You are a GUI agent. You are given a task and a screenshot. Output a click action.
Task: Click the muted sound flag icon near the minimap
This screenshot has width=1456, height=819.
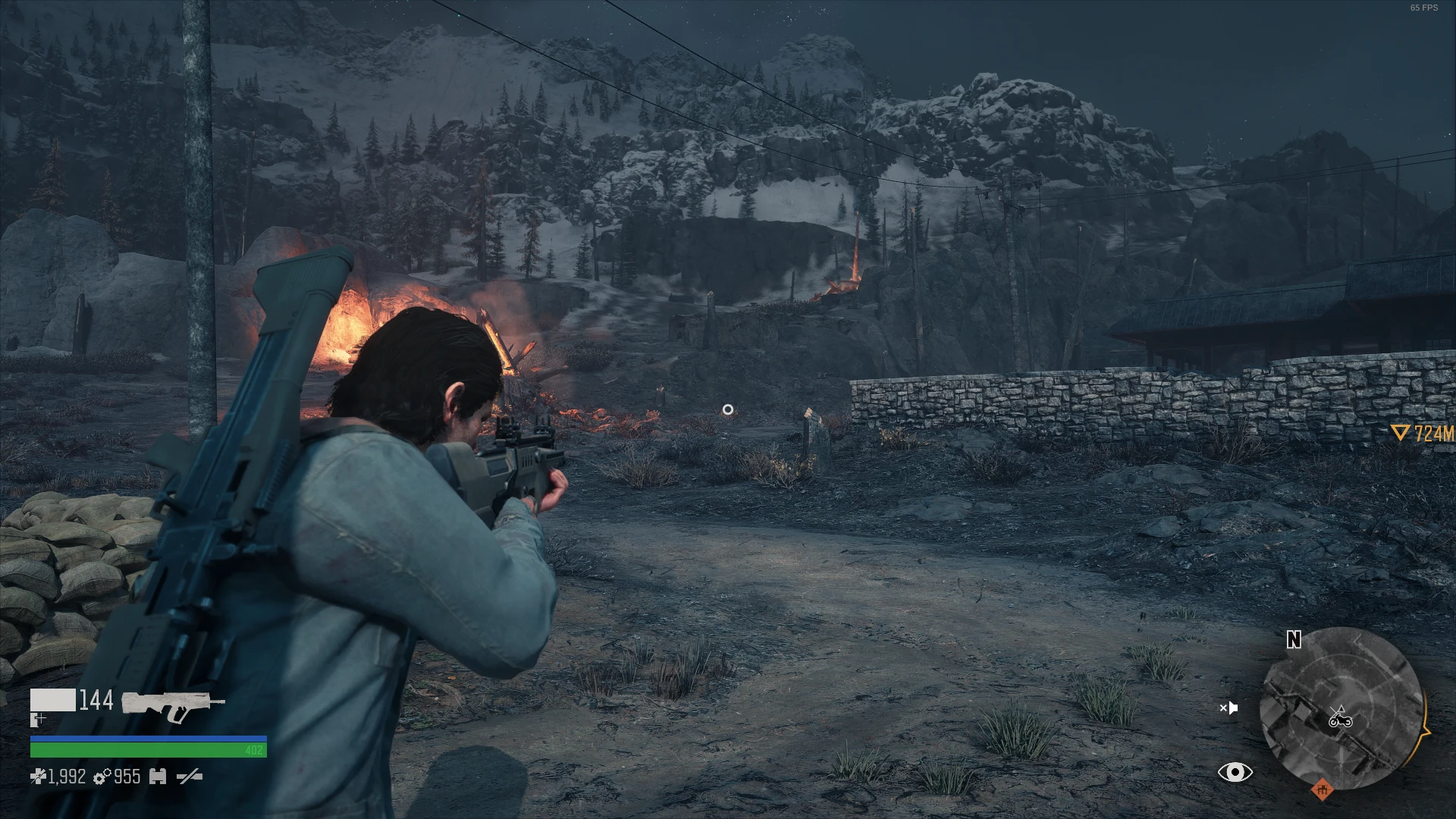tap(1231, 708)
